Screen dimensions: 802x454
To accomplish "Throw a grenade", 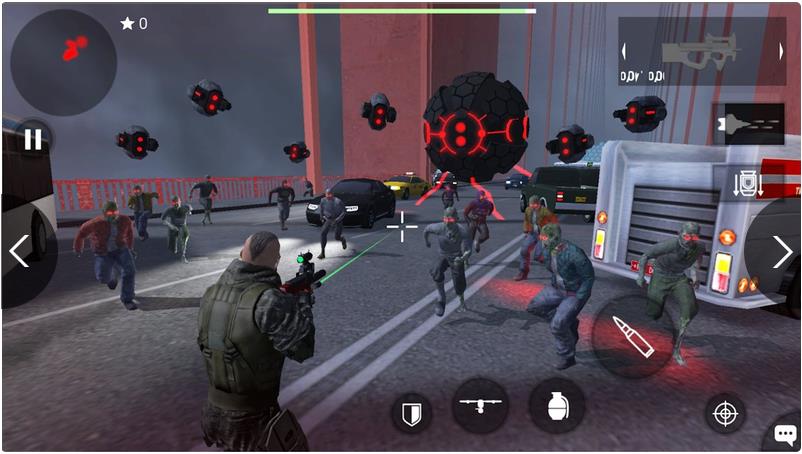I will point(557,406).
